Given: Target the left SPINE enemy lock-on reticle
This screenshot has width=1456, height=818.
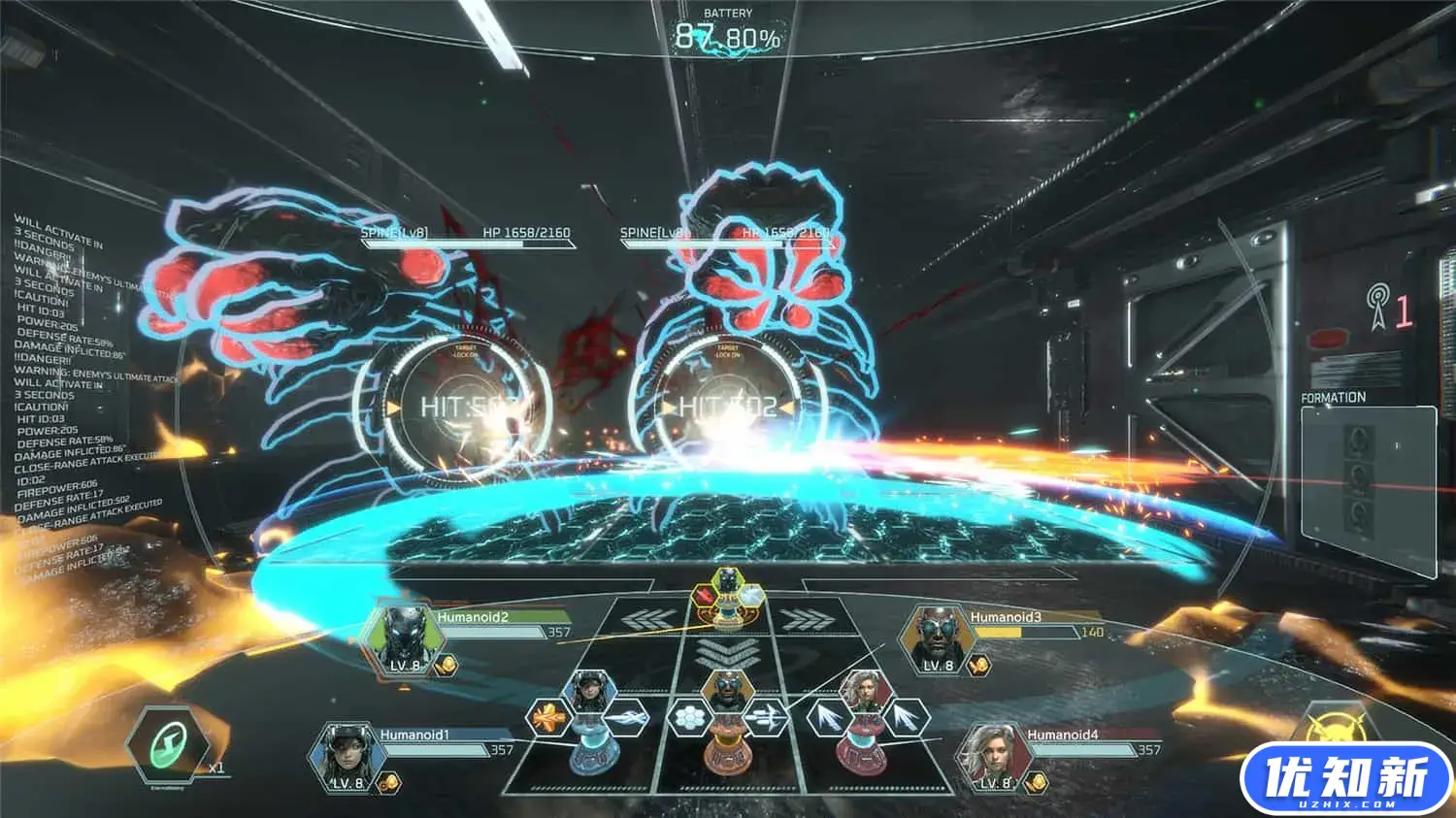Looking at the screenshot, I should 452,407.
